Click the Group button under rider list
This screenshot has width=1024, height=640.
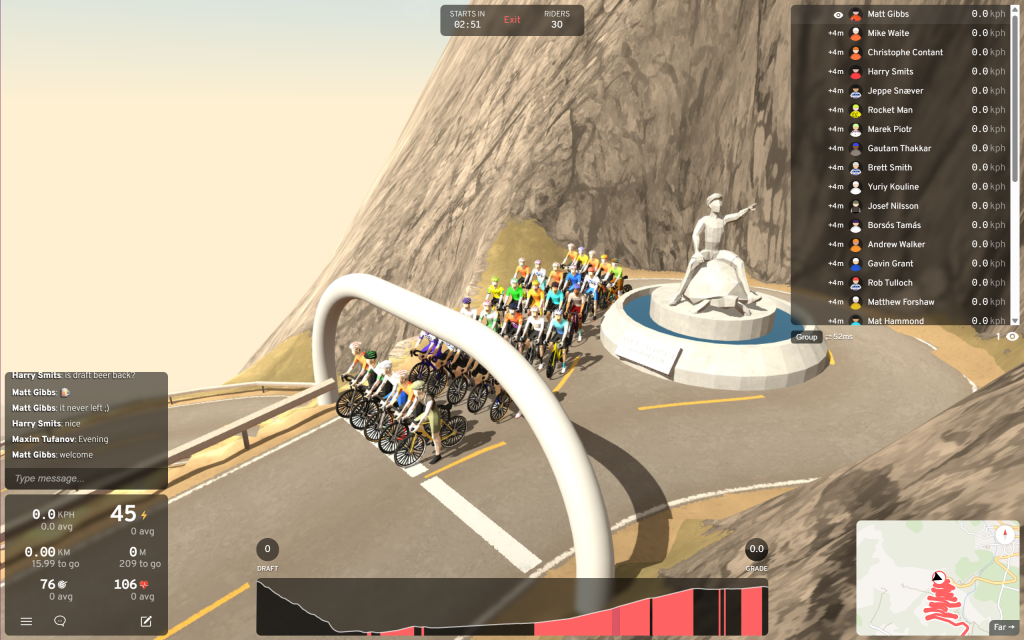pyautogui.click(x=806, y=337)
